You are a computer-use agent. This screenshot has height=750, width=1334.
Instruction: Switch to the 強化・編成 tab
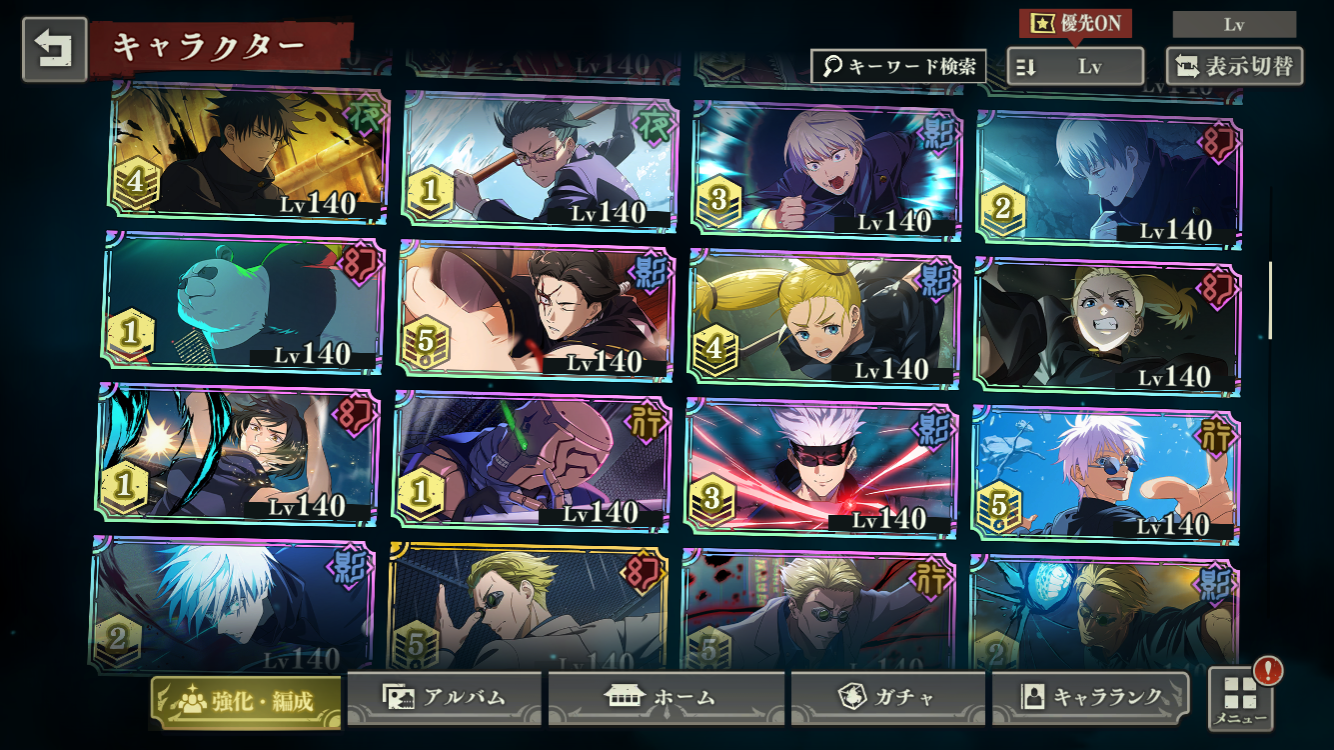coord(246,700)
